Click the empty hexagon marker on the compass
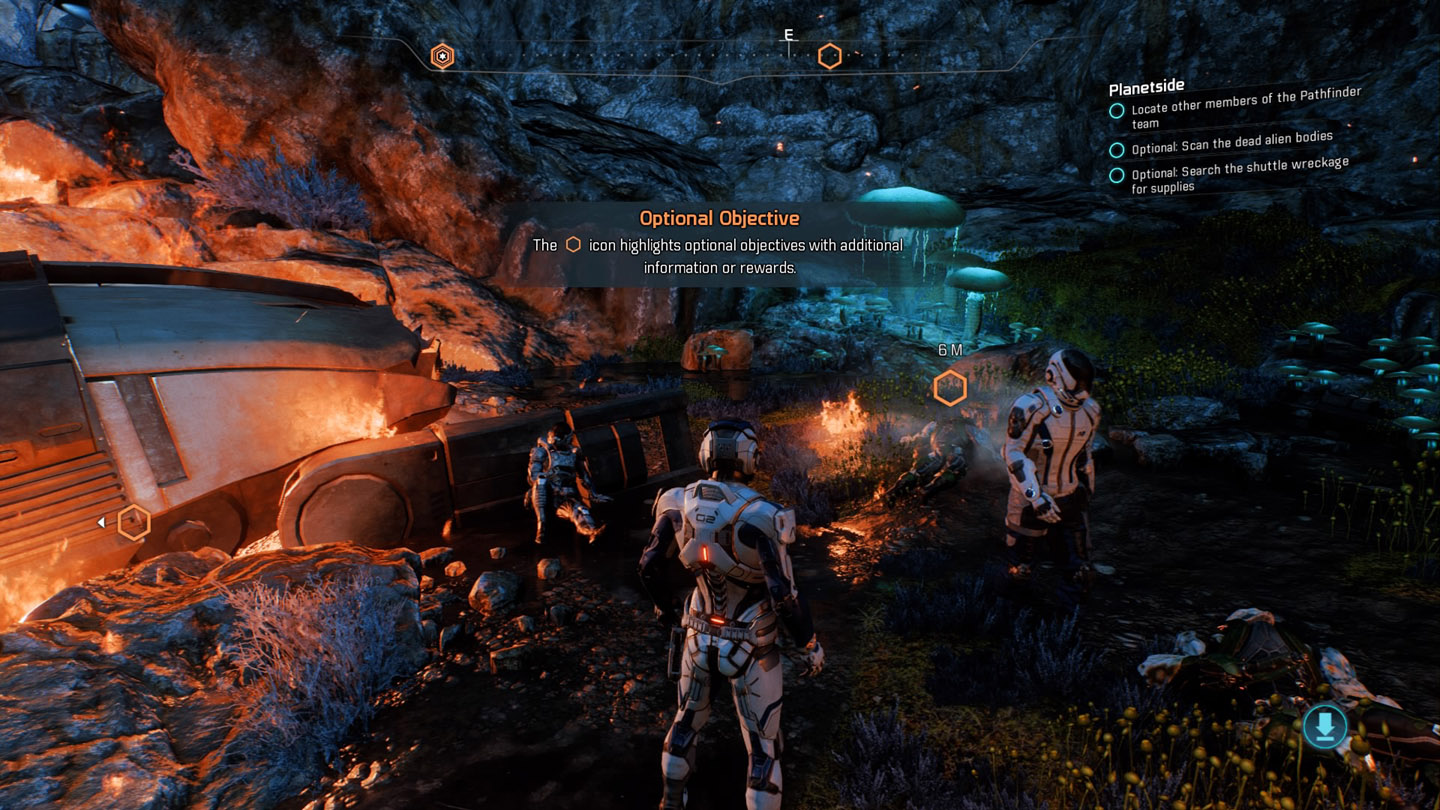Screen dimensions: 1440x810 (829, 56)
